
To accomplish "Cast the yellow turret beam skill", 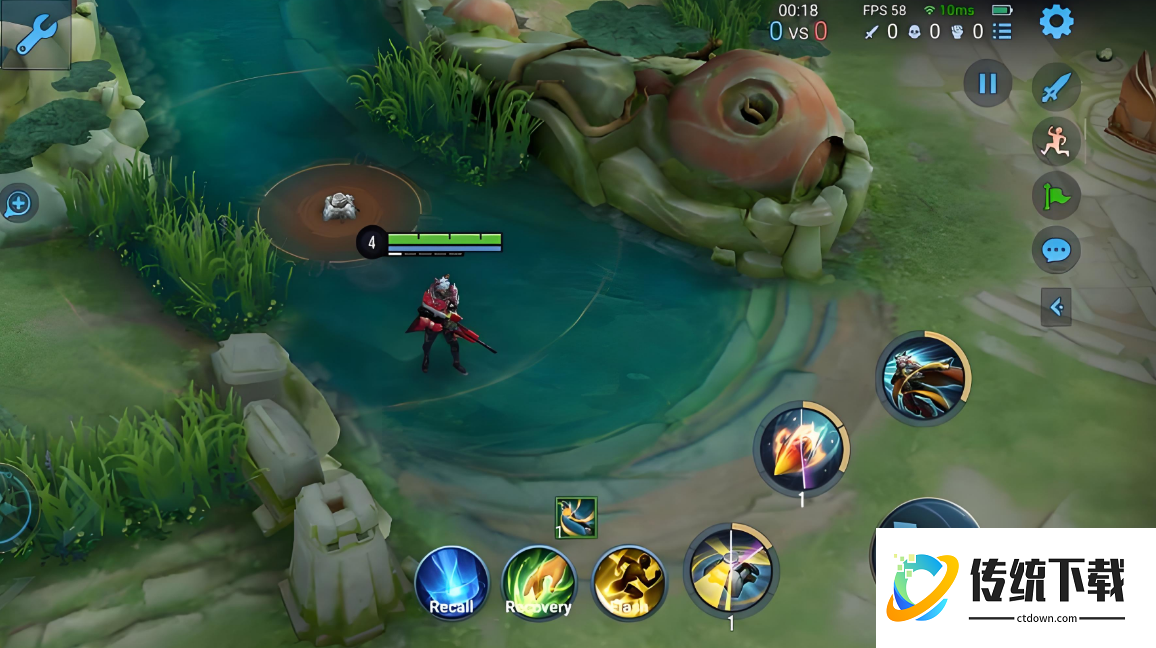I will pos(731,569).
